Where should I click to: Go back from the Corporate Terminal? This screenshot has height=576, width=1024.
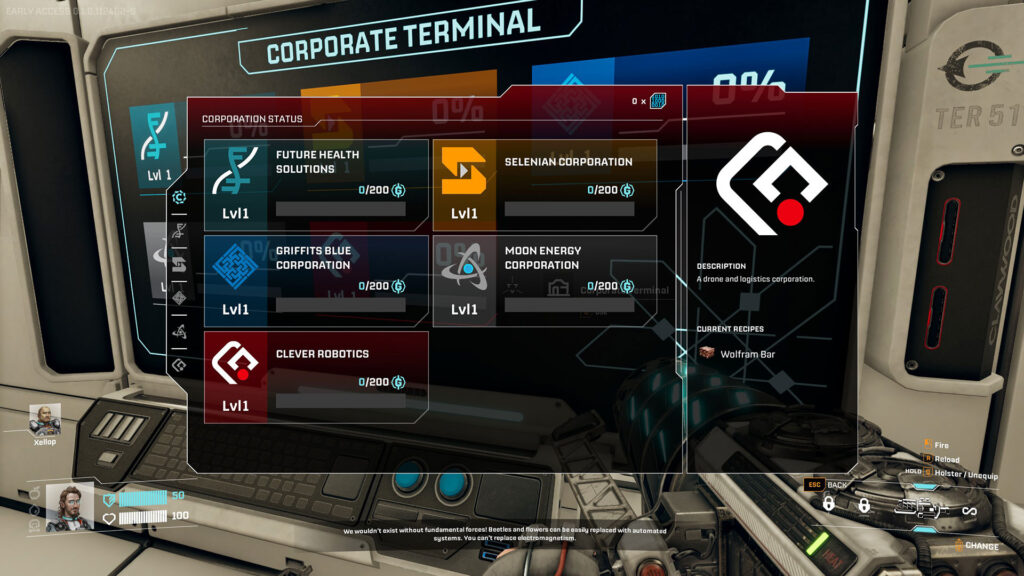828,484
